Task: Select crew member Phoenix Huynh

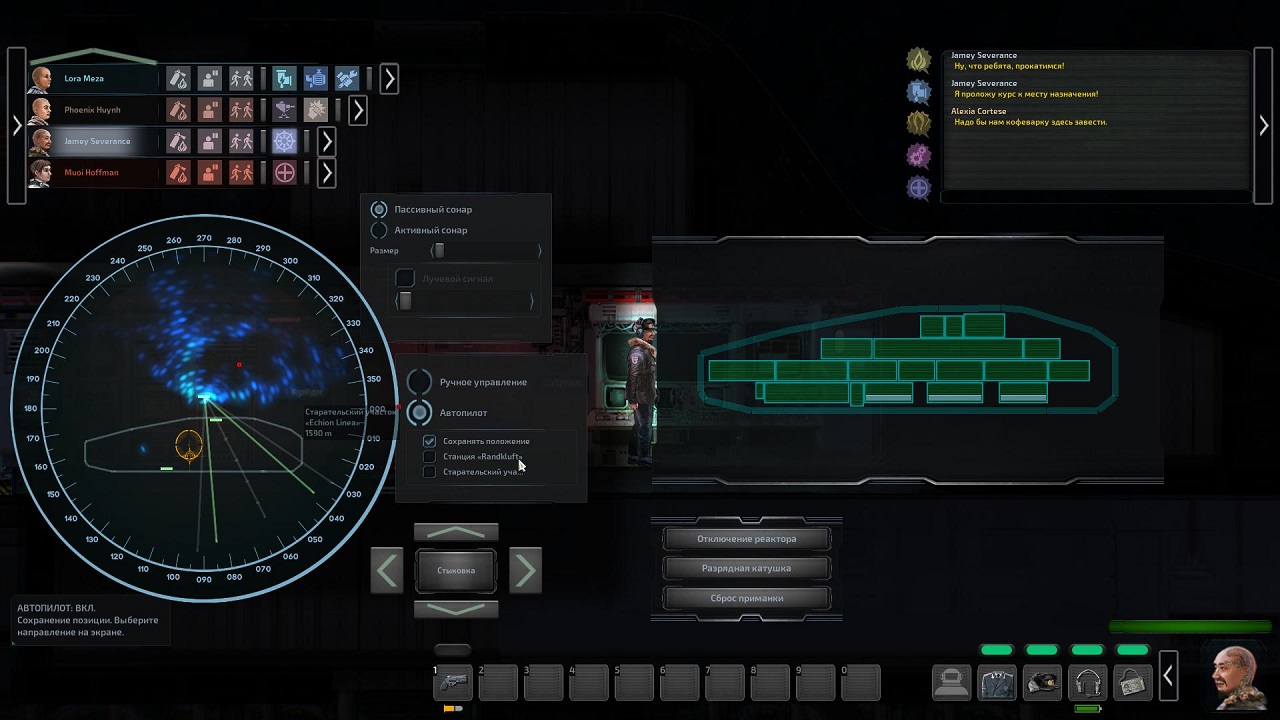Action: 91,110
